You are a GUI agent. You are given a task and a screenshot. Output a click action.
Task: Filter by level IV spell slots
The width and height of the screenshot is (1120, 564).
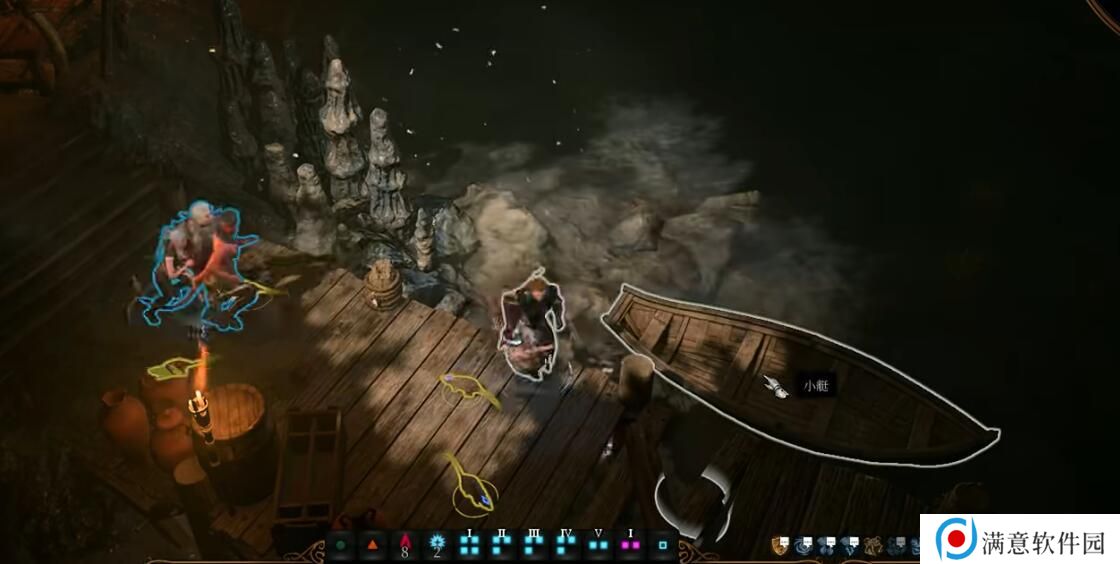coord(566,545)
